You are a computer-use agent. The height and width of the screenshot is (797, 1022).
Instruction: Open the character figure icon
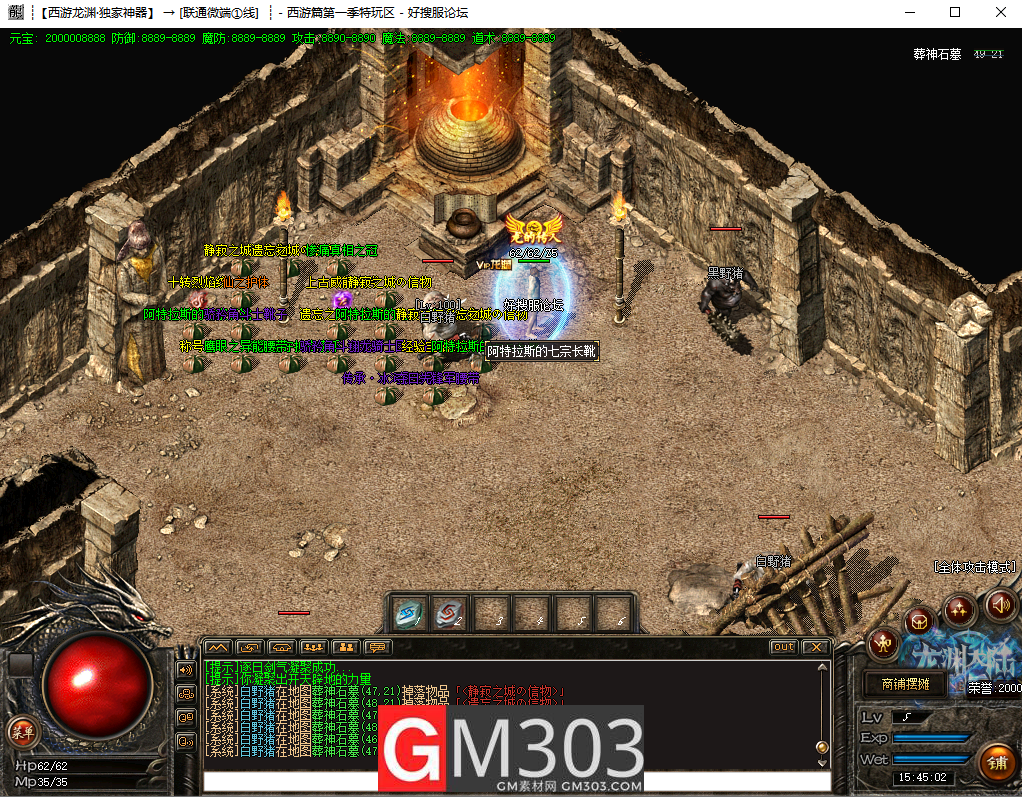pyautogui.click(x=883, y=643)
